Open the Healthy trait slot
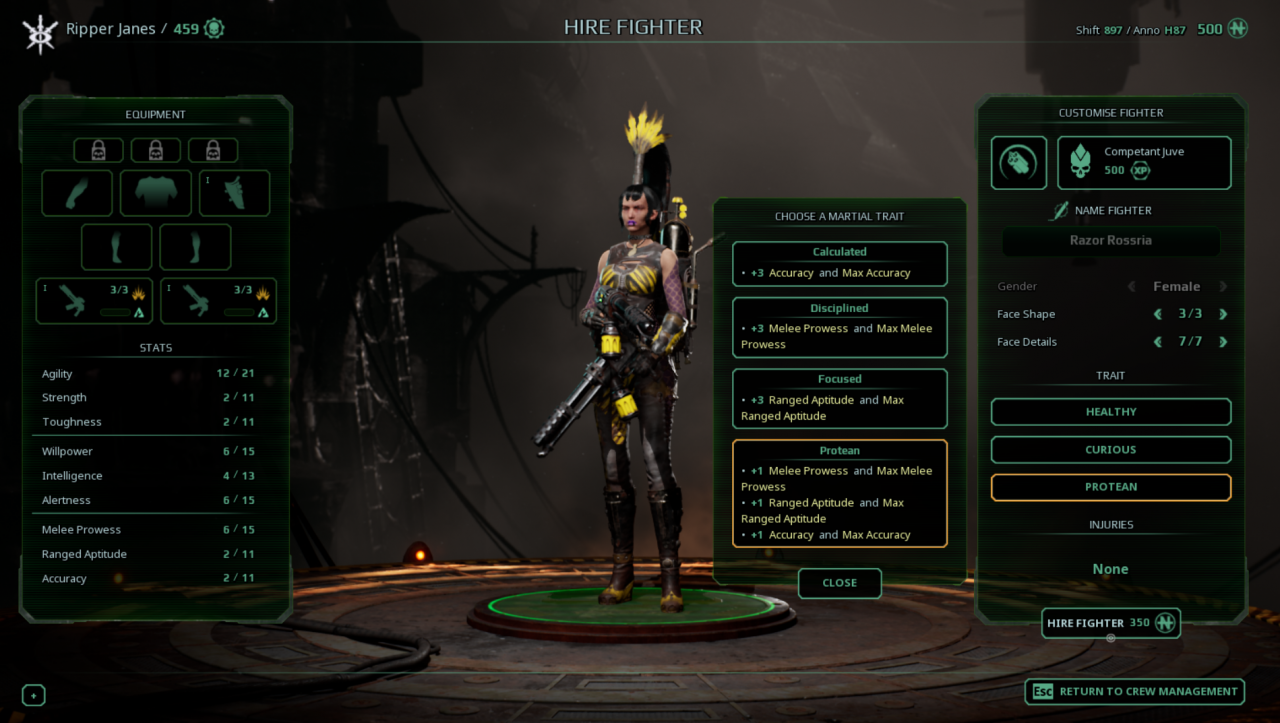Screen dimensions: 1280x723 1110,412
